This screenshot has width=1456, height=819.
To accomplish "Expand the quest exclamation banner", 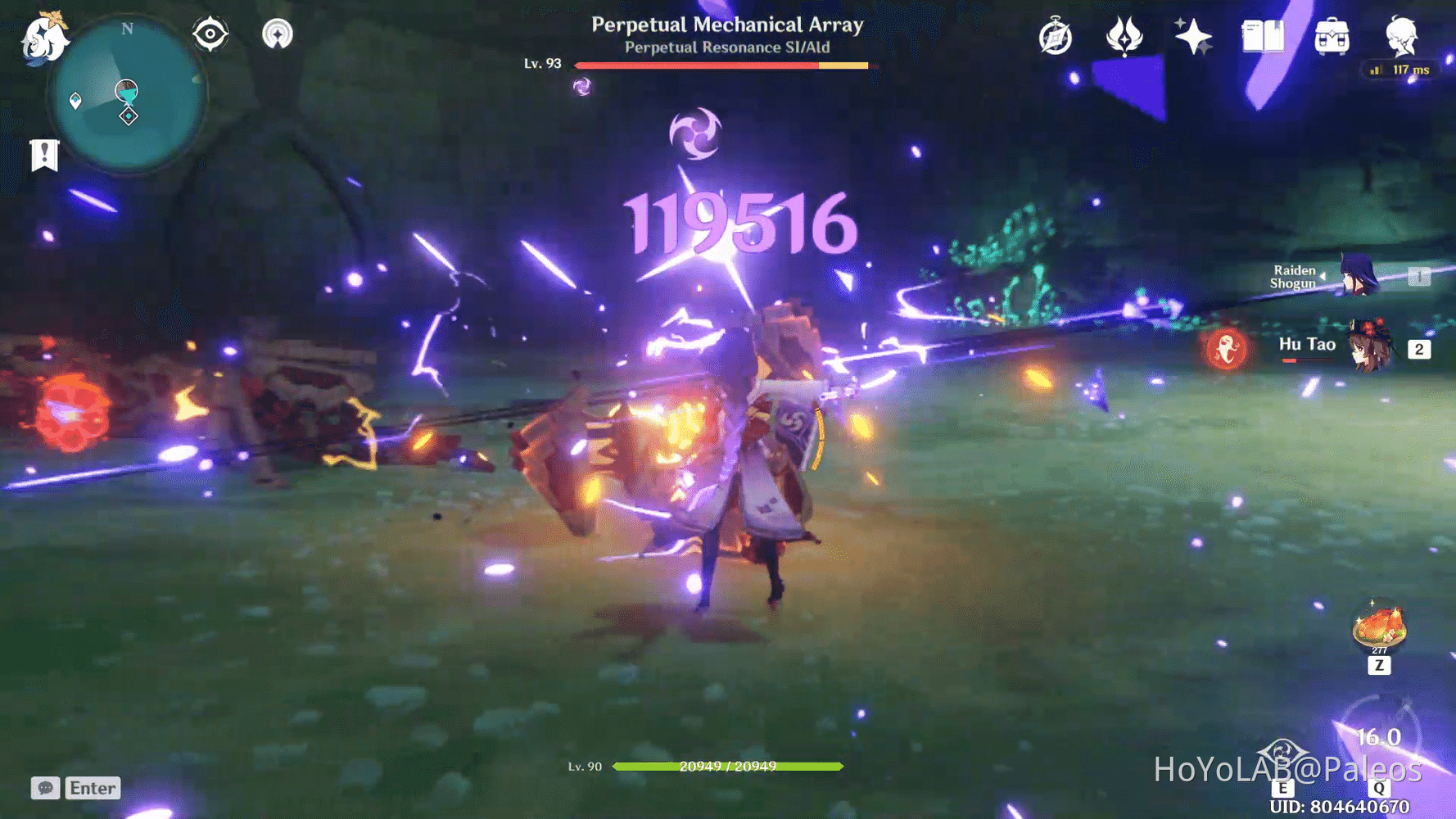I will click(x=44, y=154).
